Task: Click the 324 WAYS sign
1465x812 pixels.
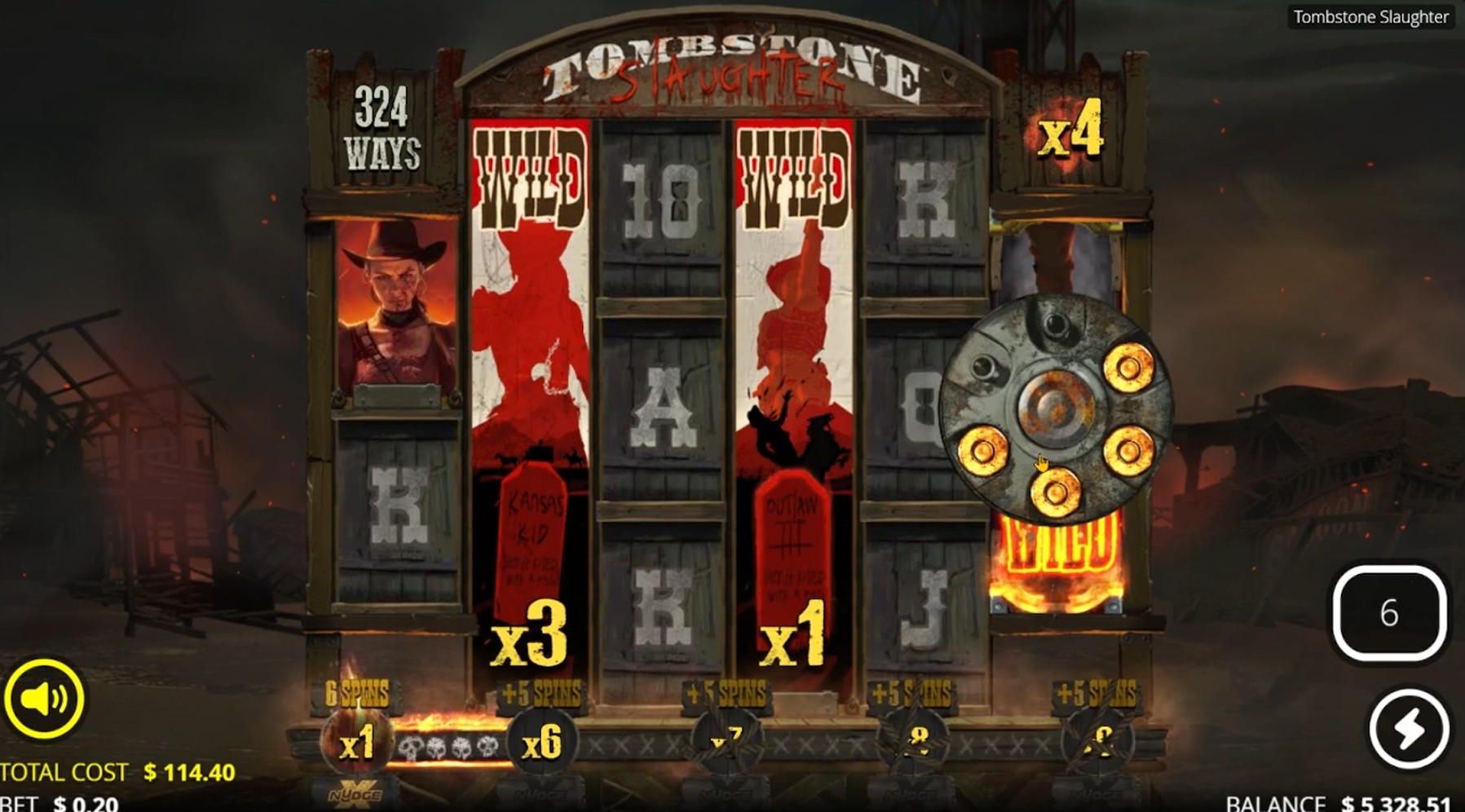Action: coord(383,126)
